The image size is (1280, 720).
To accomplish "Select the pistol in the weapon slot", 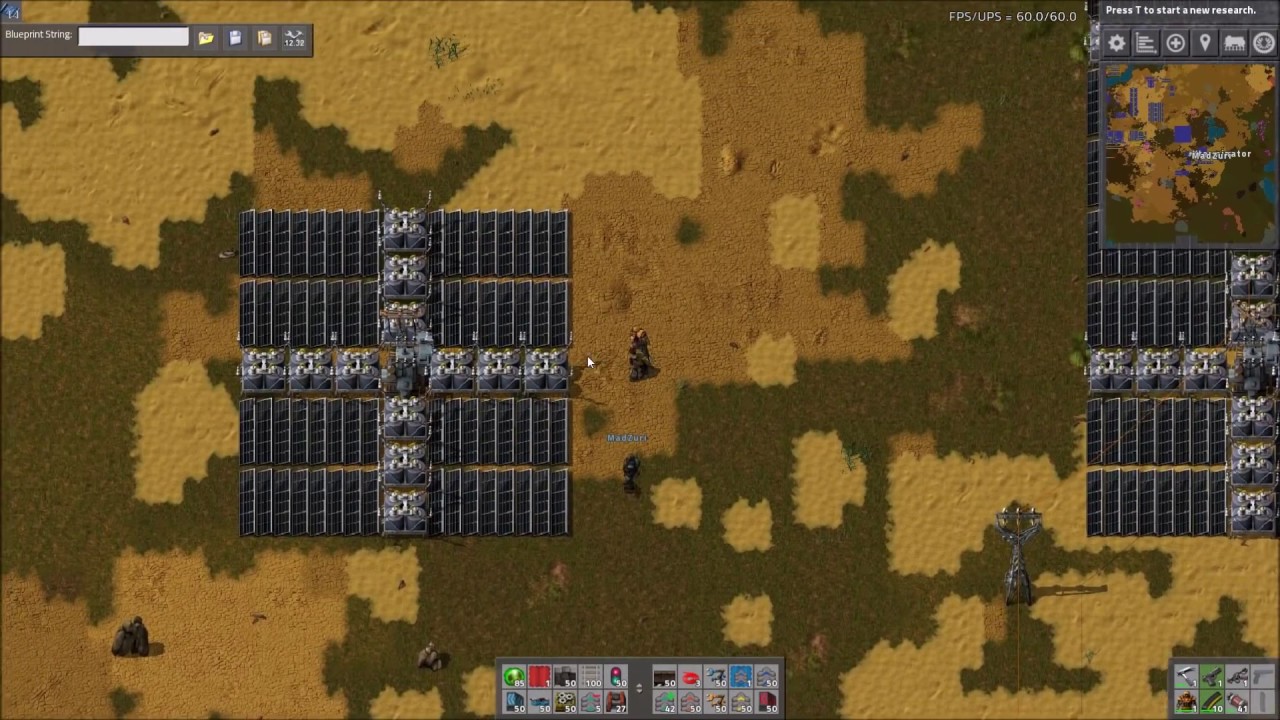I will pos(1212,678).
